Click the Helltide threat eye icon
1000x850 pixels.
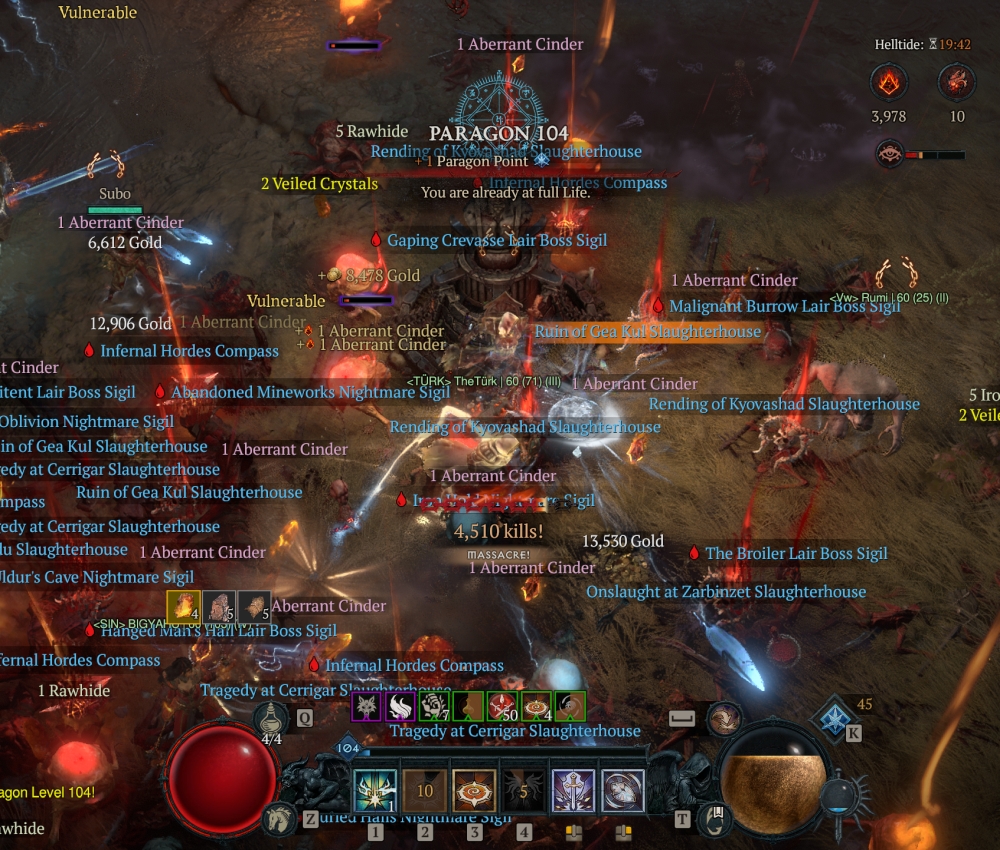click(889, 154)
